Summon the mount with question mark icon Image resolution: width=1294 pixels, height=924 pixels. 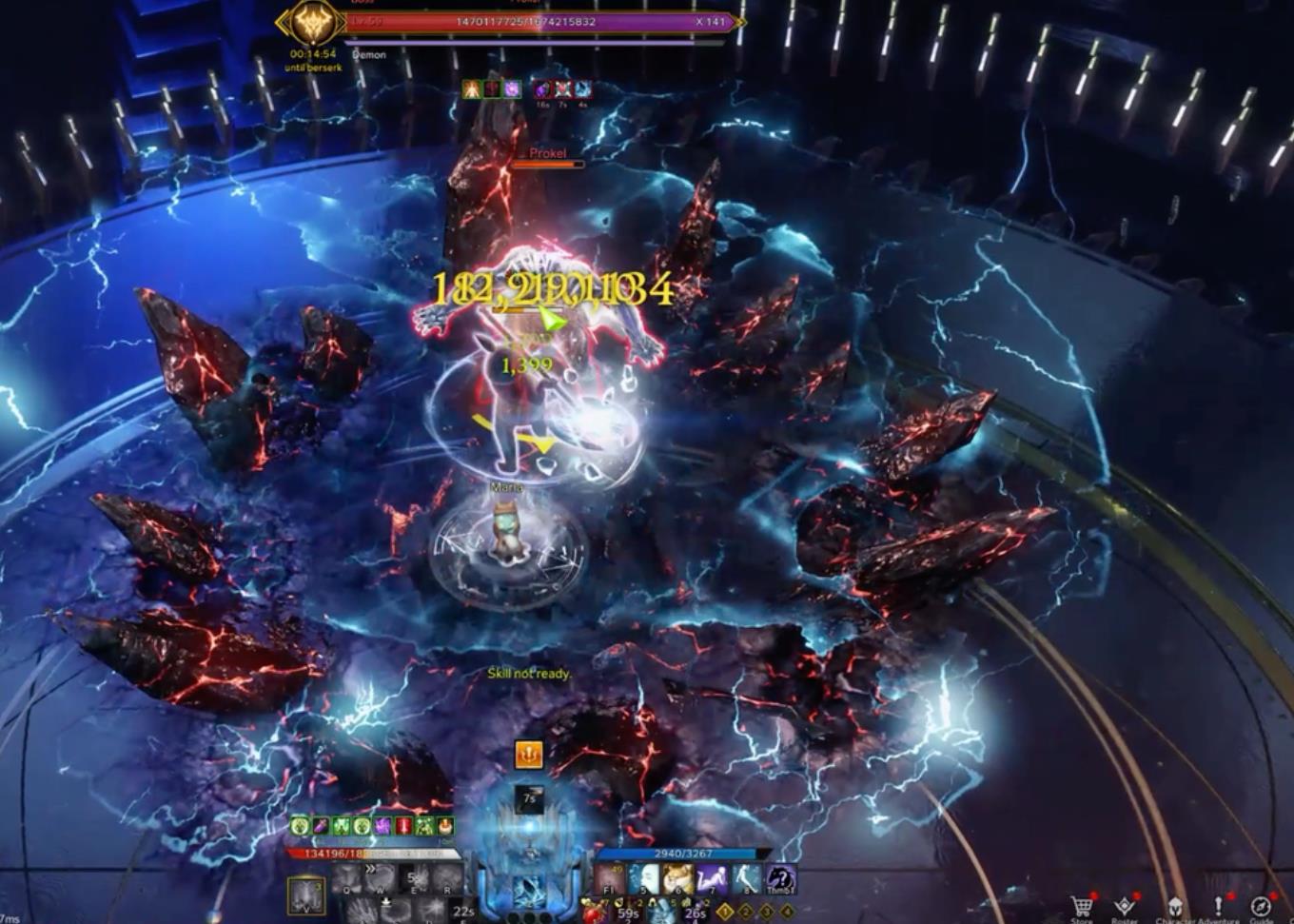780,879
